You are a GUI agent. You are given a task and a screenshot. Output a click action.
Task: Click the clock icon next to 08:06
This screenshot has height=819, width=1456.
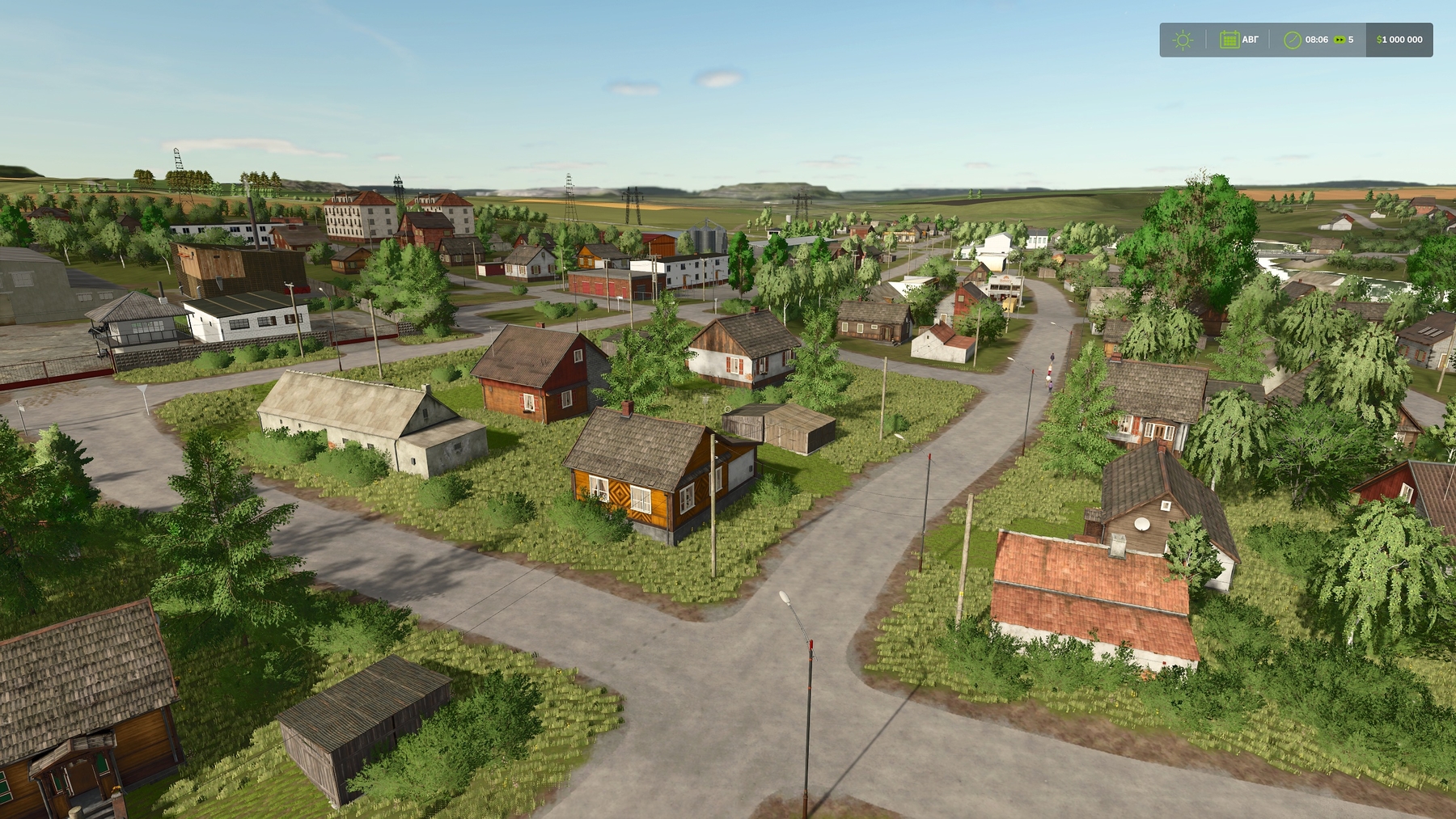point(1292,39)
